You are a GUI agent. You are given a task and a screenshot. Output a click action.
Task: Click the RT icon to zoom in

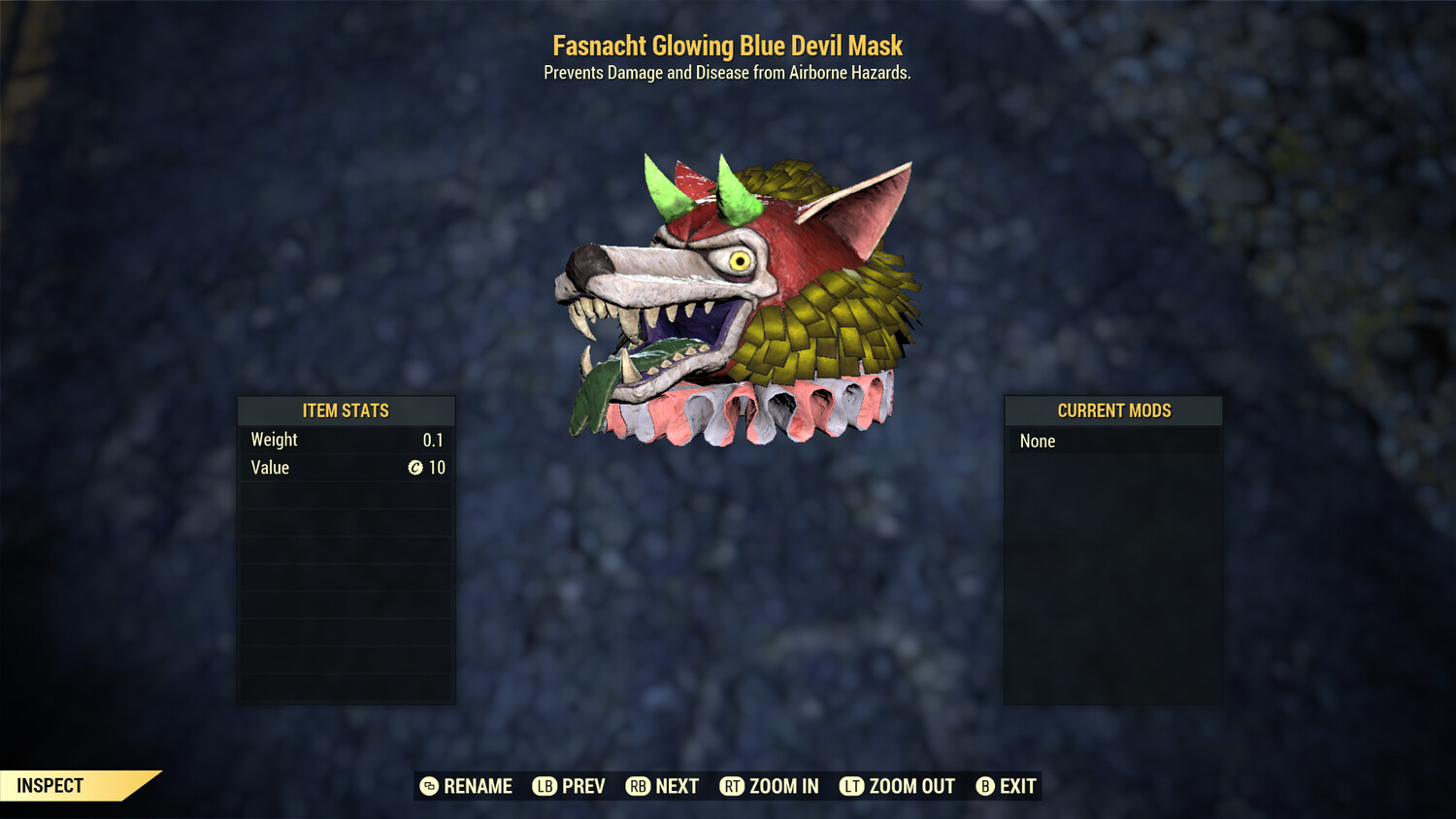click(x=730, y=786)
